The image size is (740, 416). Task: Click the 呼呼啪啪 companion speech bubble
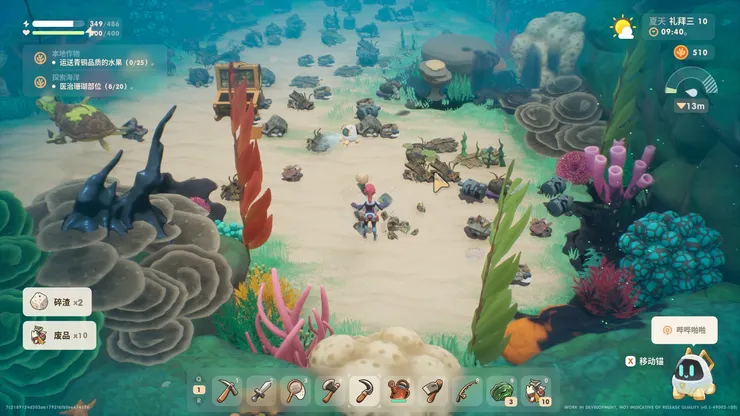click(x=685, y=329)
